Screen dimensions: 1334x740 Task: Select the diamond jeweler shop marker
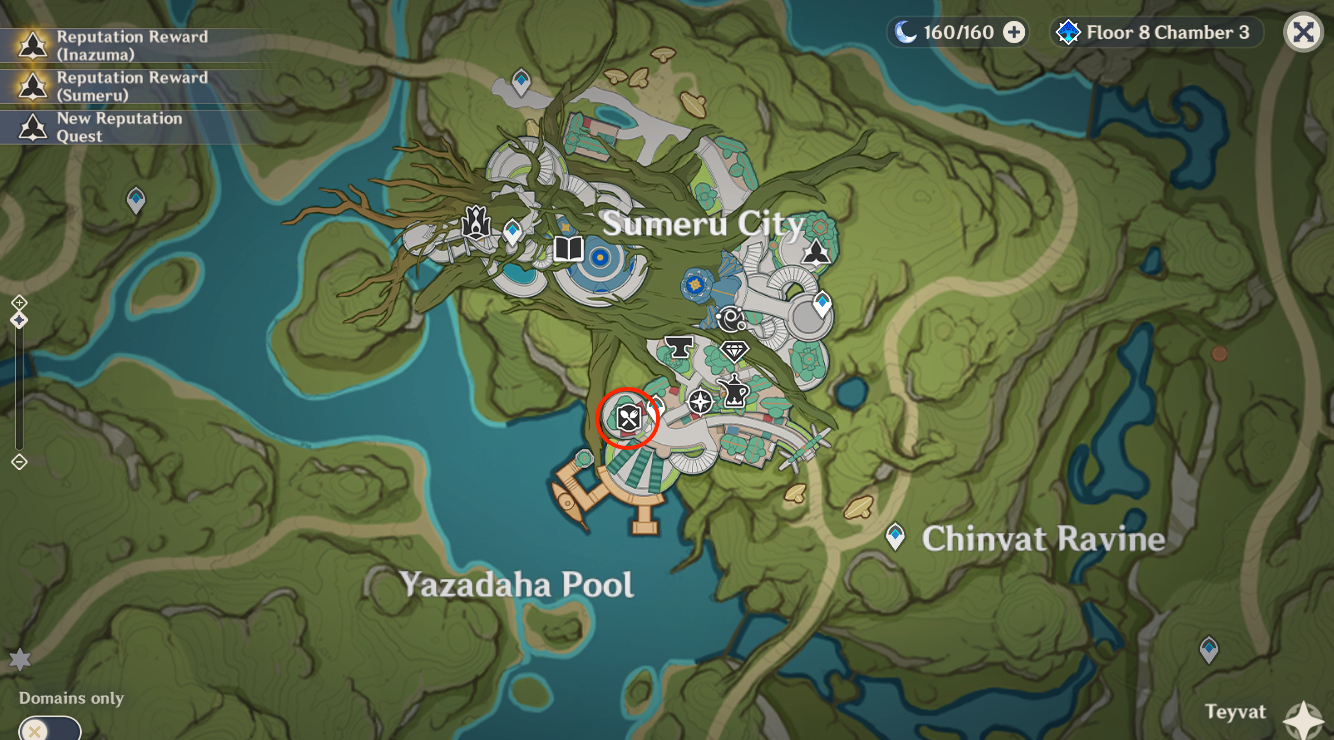point(735,350)
